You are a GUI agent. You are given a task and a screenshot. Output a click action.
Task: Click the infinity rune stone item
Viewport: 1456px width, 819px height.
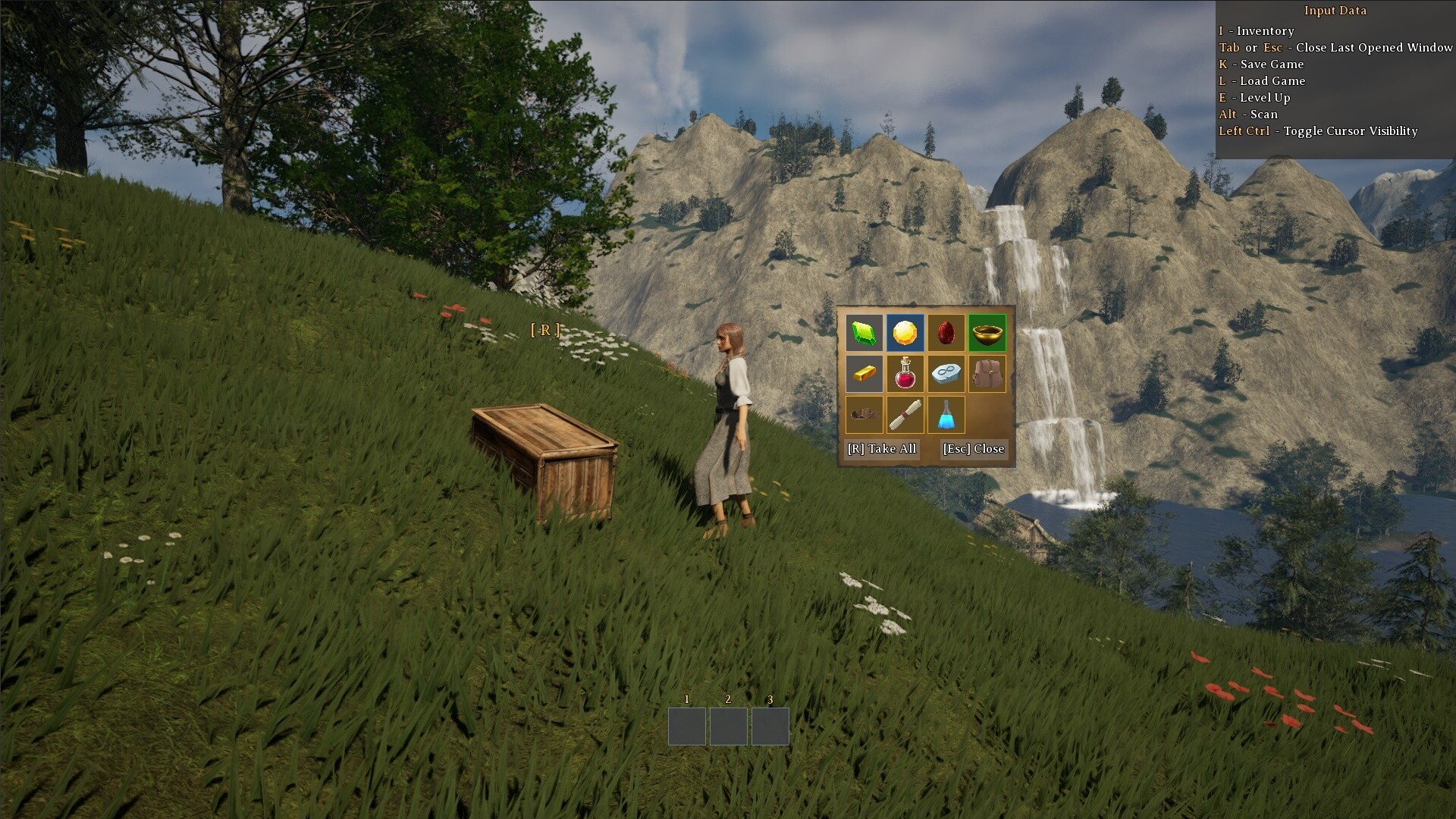[946, 373]
